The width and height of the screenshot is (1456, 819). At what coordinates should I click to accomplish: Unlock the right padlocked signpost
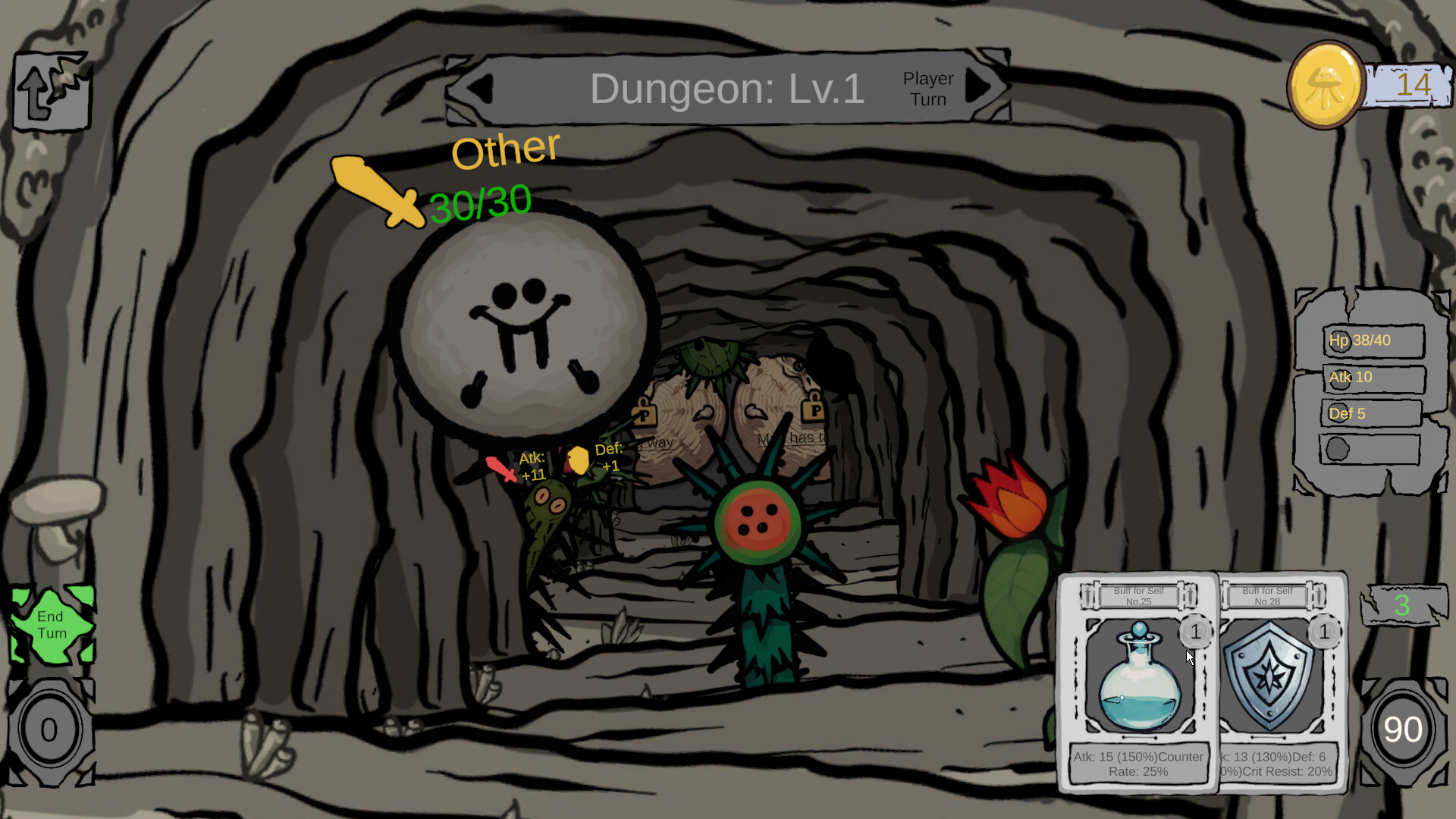pos(813,412)
